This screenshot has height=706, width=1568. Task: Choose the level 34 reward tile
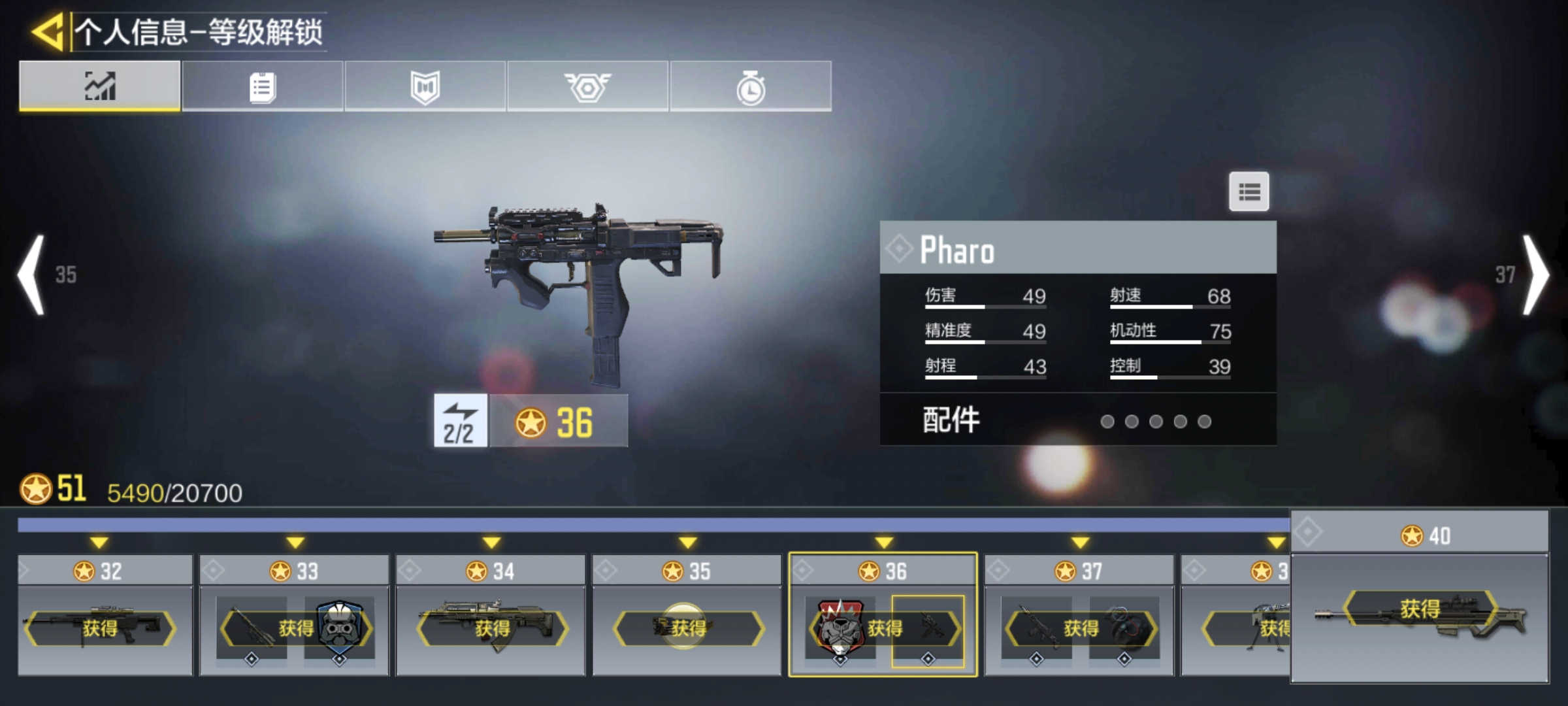click(491, 614)
